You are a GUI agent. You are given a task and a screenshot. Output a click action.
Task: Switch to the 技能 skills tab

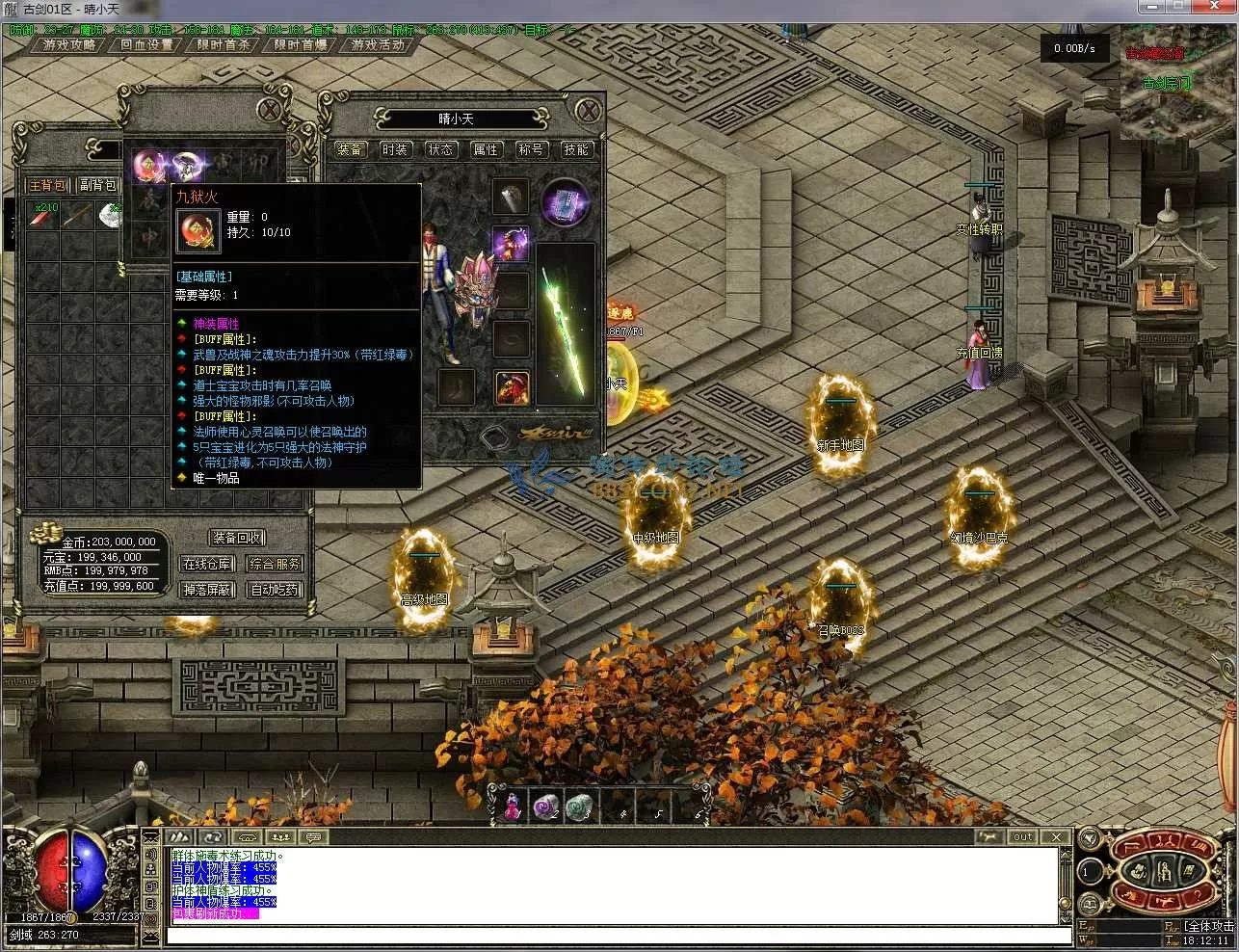[x=576, y=149]
